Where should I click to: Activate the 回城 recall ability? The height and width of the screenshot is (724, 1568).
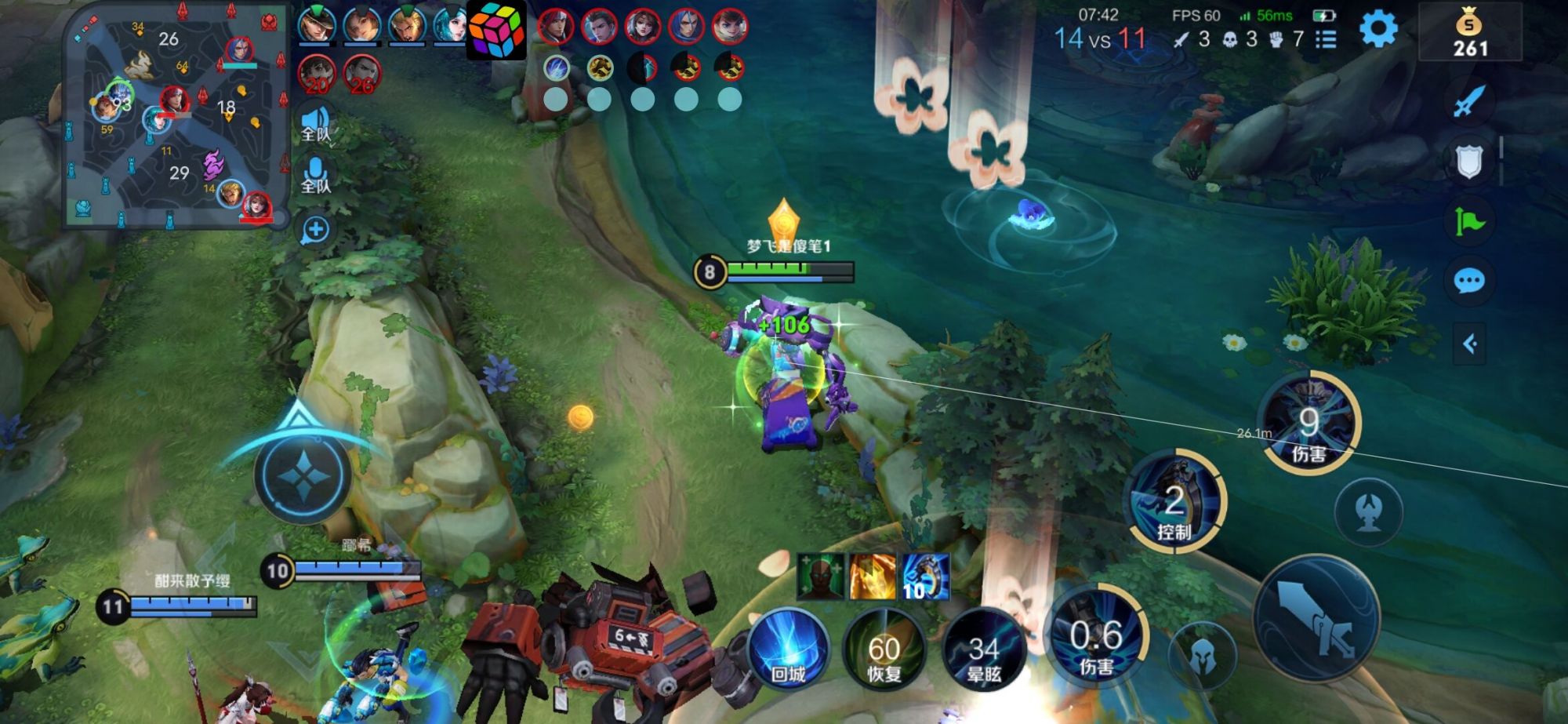click(x=788, y=649)
